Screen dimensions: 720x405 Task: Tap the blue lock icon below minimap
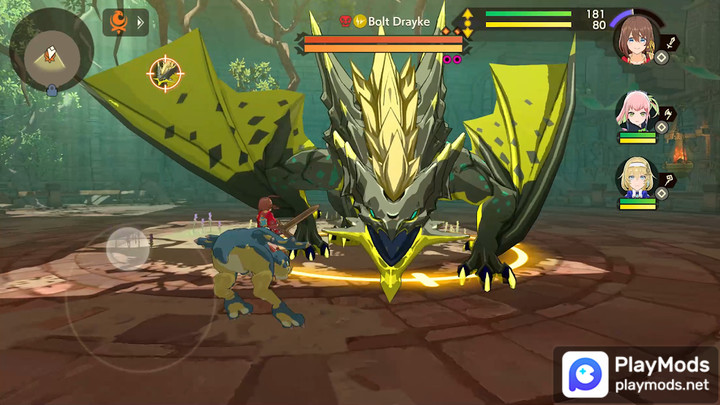coord(52,90)
